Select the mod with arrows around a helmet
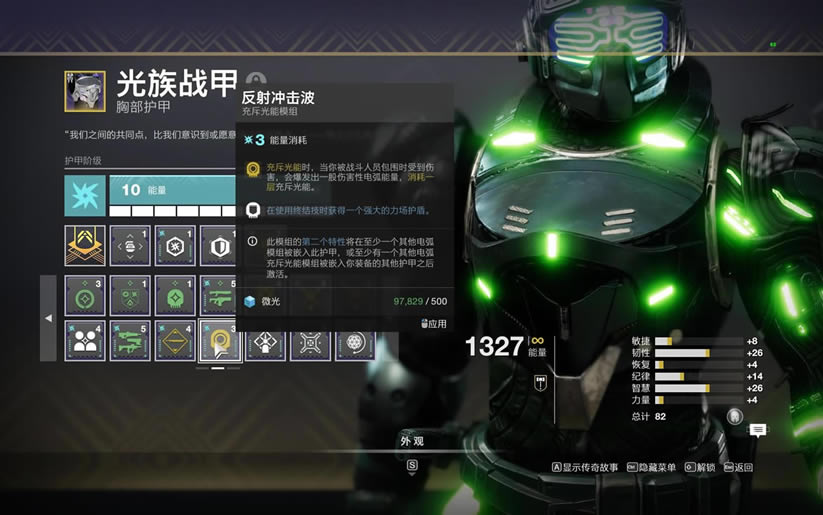Viewport: 823px width, 515px height. [x=130, y=245]
